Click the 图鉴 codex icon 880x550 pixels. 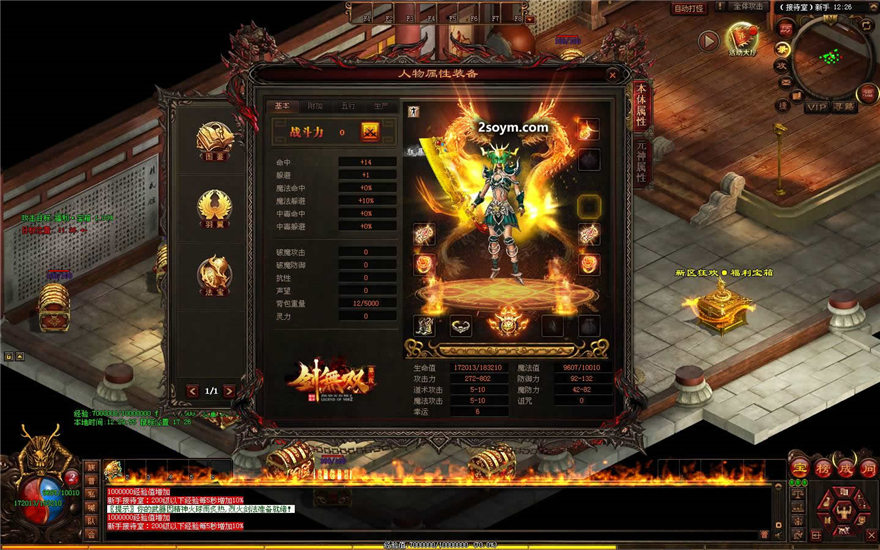pos(214,142)
